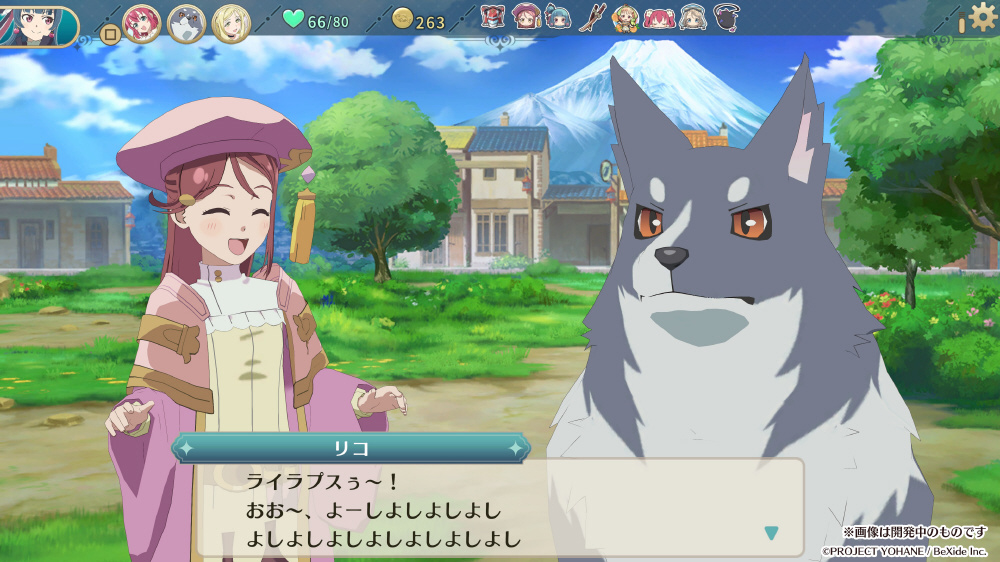The width and height of the screenshot is (1000, 562).
Task: Select the dark purple creature icon
Action: [x=727, y=16]
